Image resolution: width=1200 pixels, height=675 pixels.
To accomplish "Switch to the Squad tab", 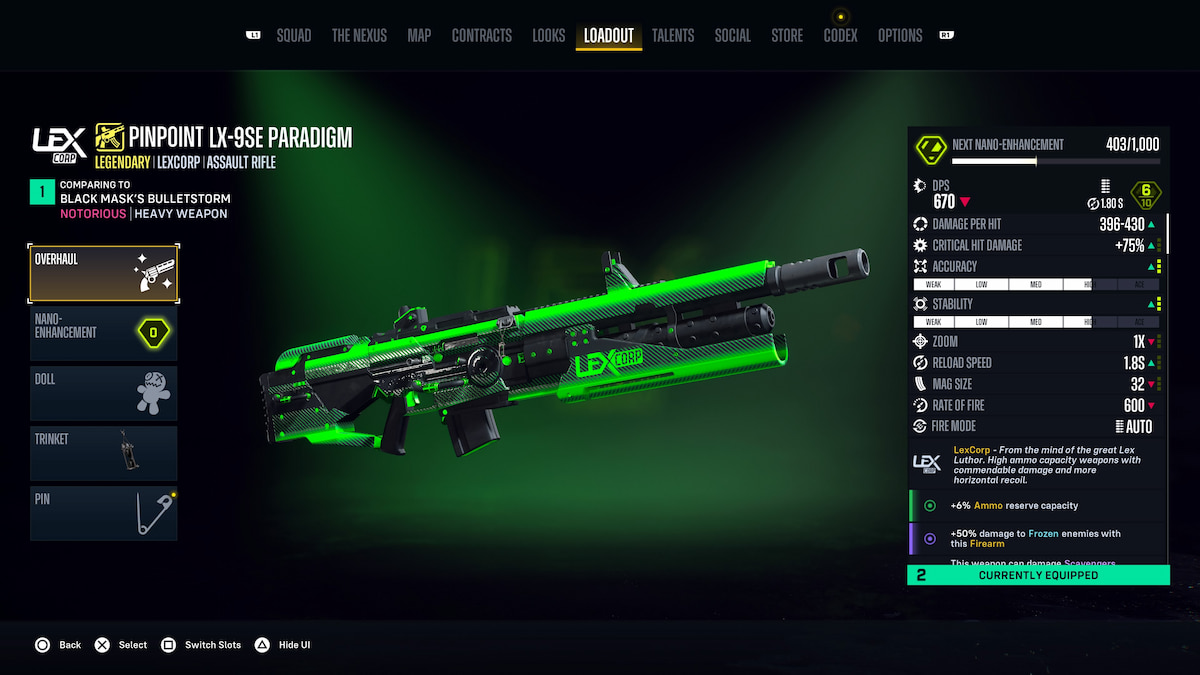I will point(293,36).
